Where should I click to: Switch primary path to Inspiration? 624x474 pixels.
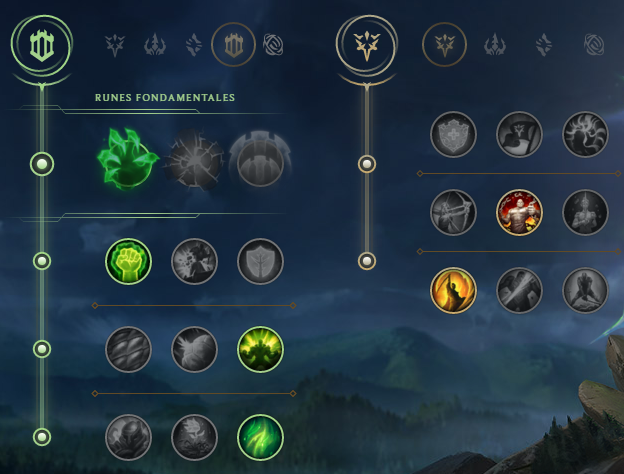tap(273, 44)
